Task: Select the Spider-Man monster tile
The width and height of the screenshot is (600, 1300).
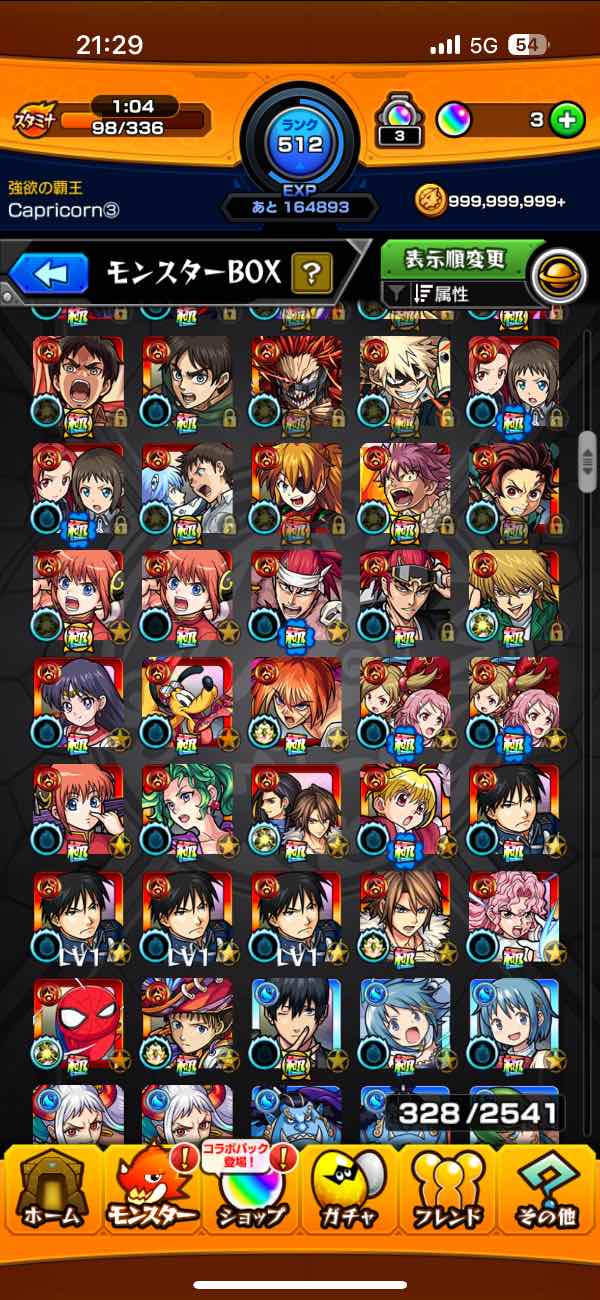Action: point(78,1025)
